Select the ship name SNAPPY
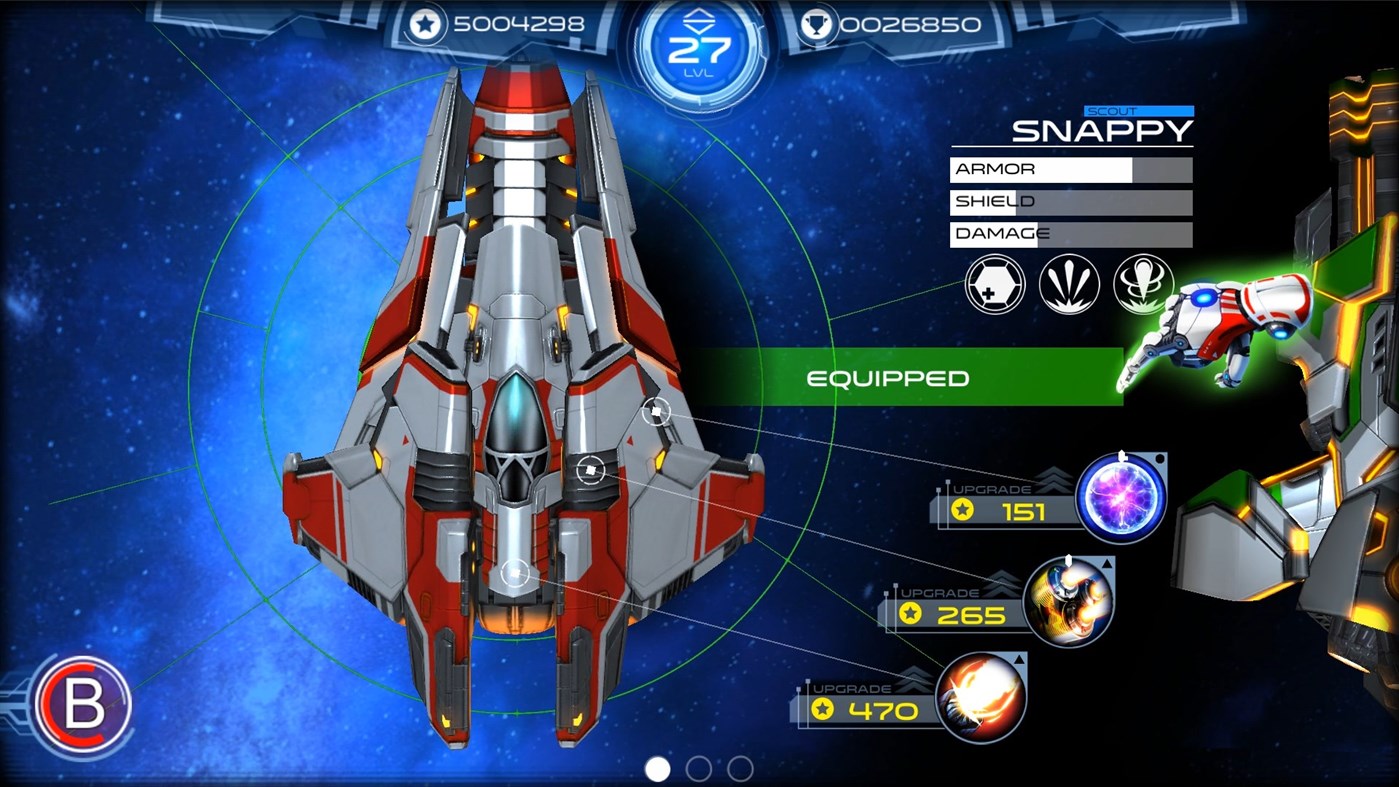Viewport: 1399px width, 787px height. 1100,129
